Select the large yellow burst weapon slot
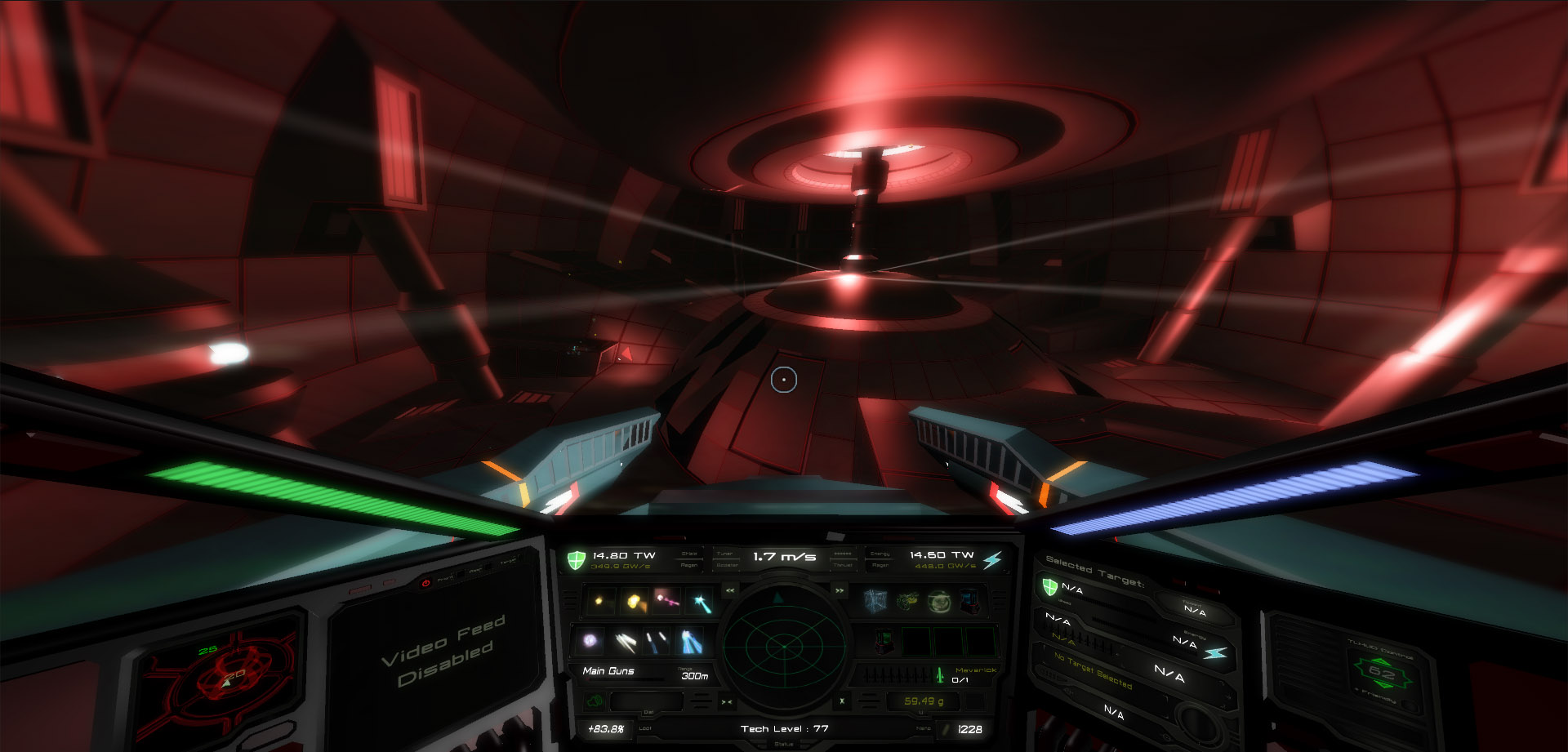The width and height of the screenshot is (1568, 752). click(635, 602)
